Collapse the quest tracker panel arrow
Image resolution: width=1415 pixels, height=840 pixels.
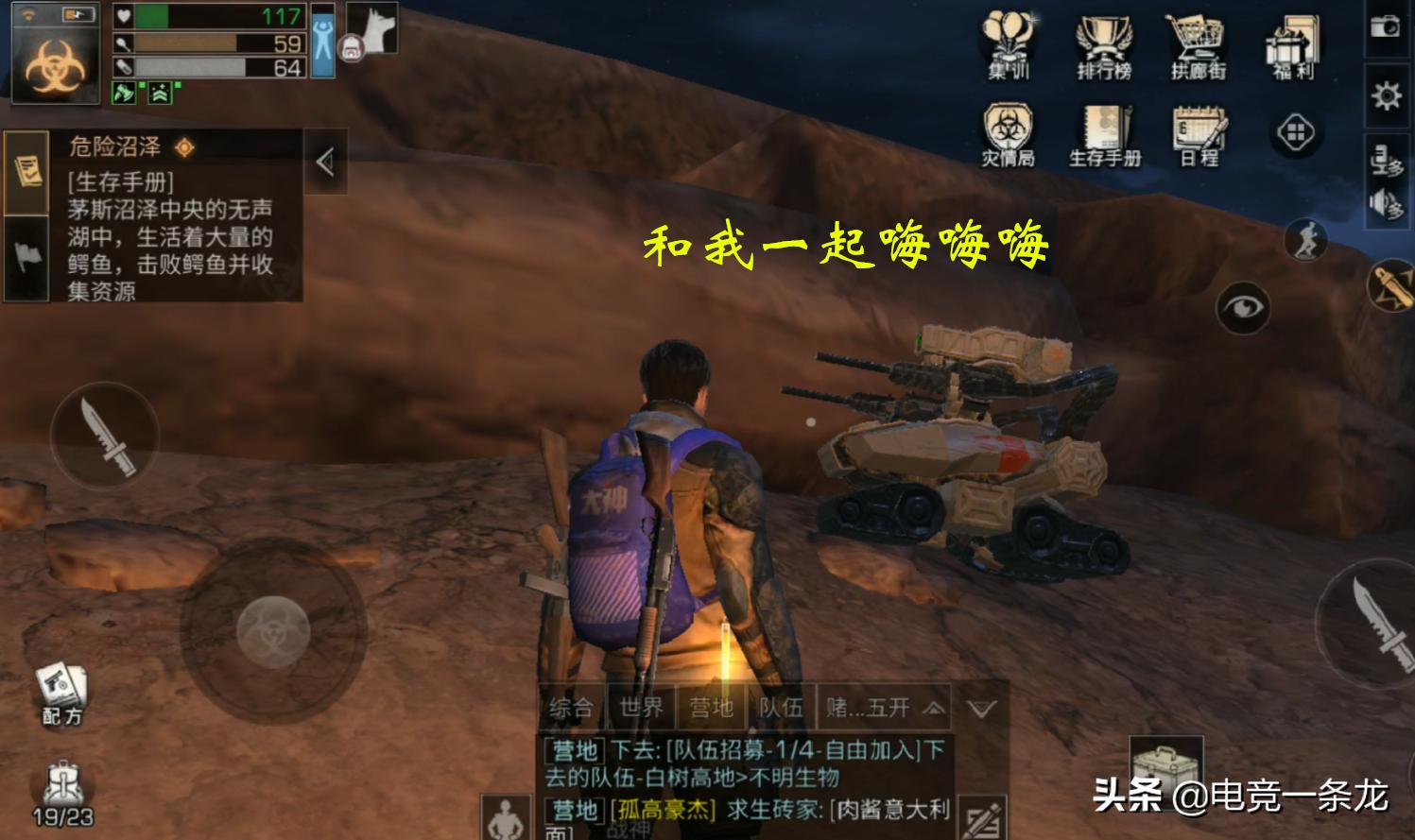325,163
